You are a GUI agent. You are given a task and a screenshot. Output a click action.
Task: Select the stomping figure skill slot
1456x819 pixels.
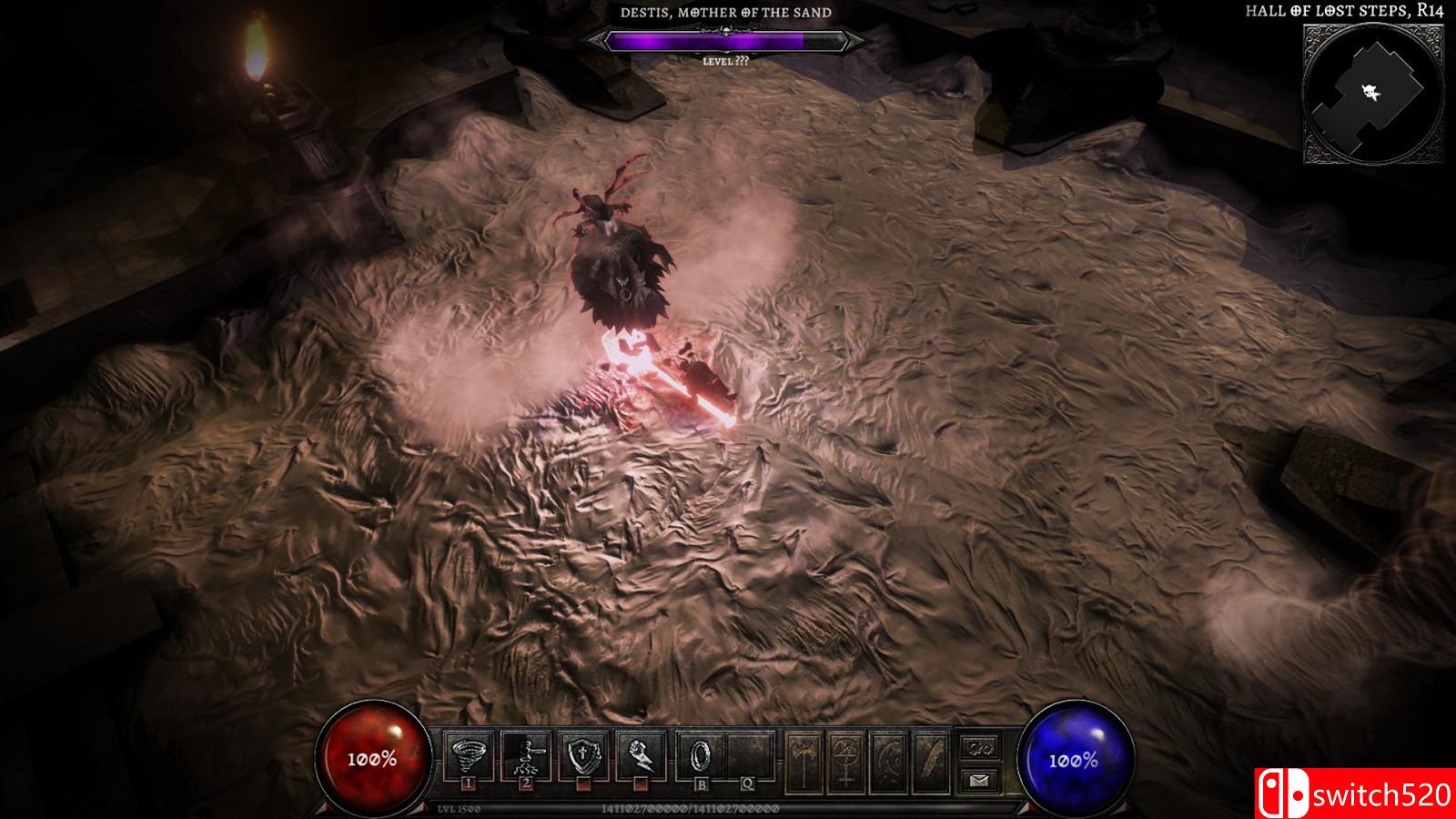coord(526,756)
